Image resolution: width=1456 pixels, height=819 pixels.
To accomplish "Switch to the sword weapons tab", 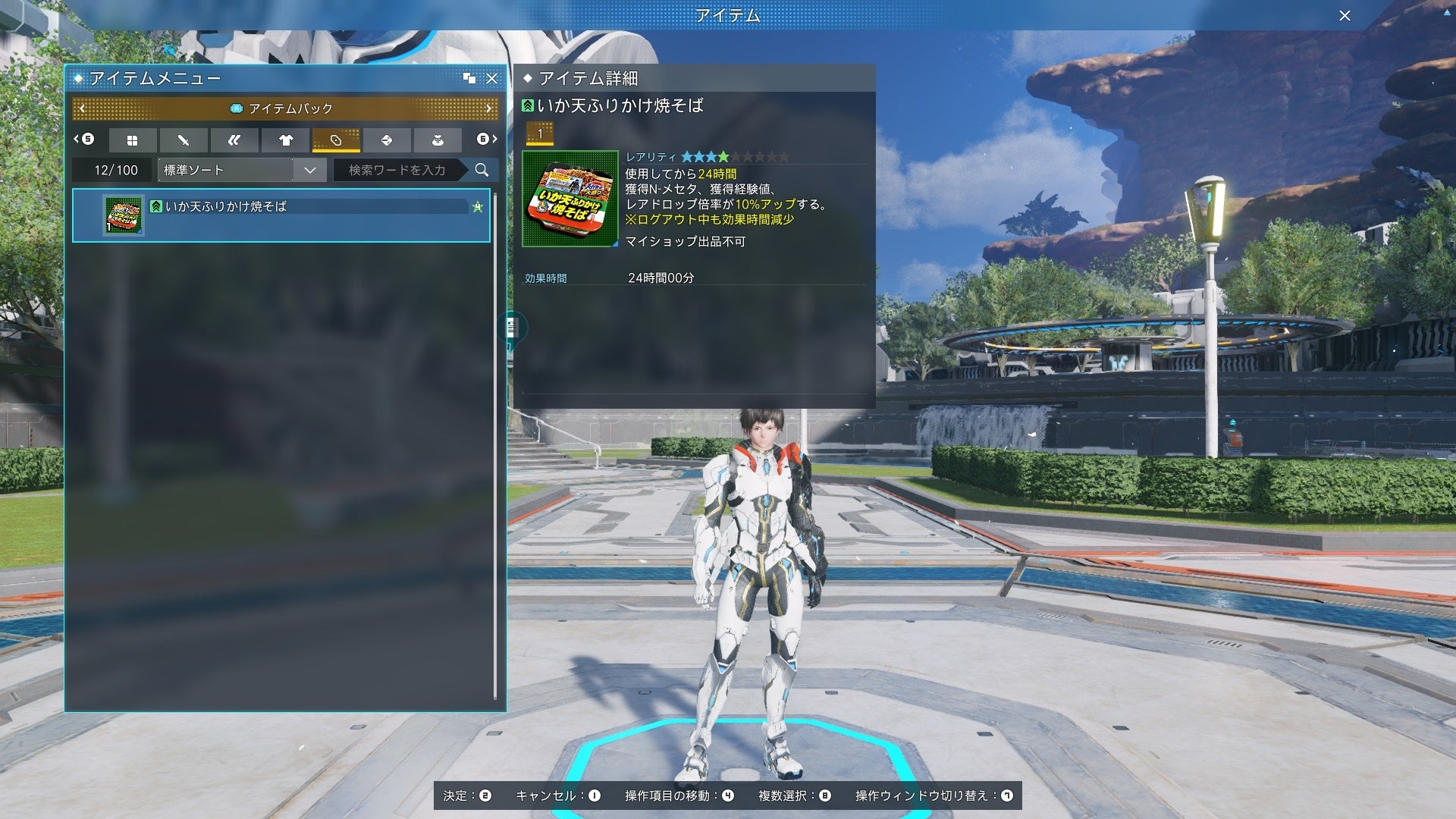I will pos(184,140).
